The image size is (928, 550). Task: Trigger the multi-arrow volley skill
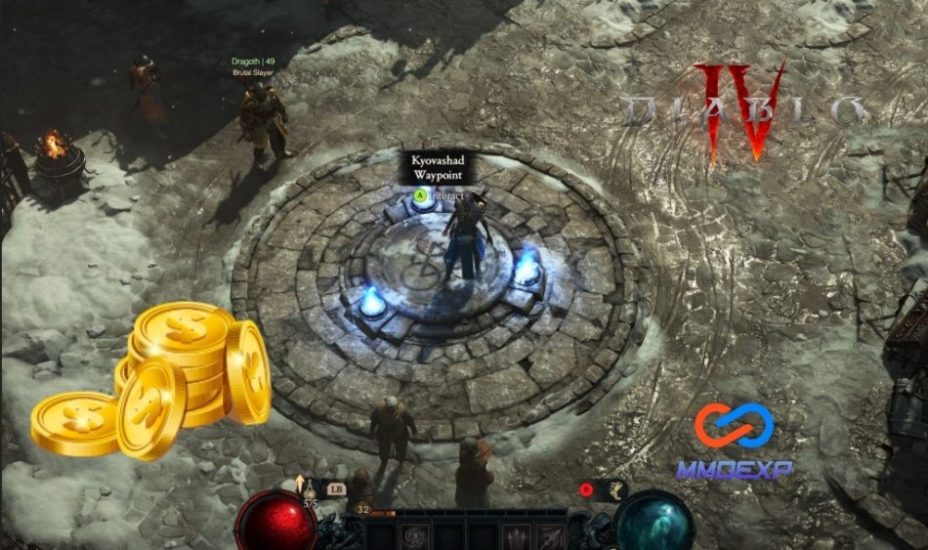pyautogui.click(x=516, y=536)
